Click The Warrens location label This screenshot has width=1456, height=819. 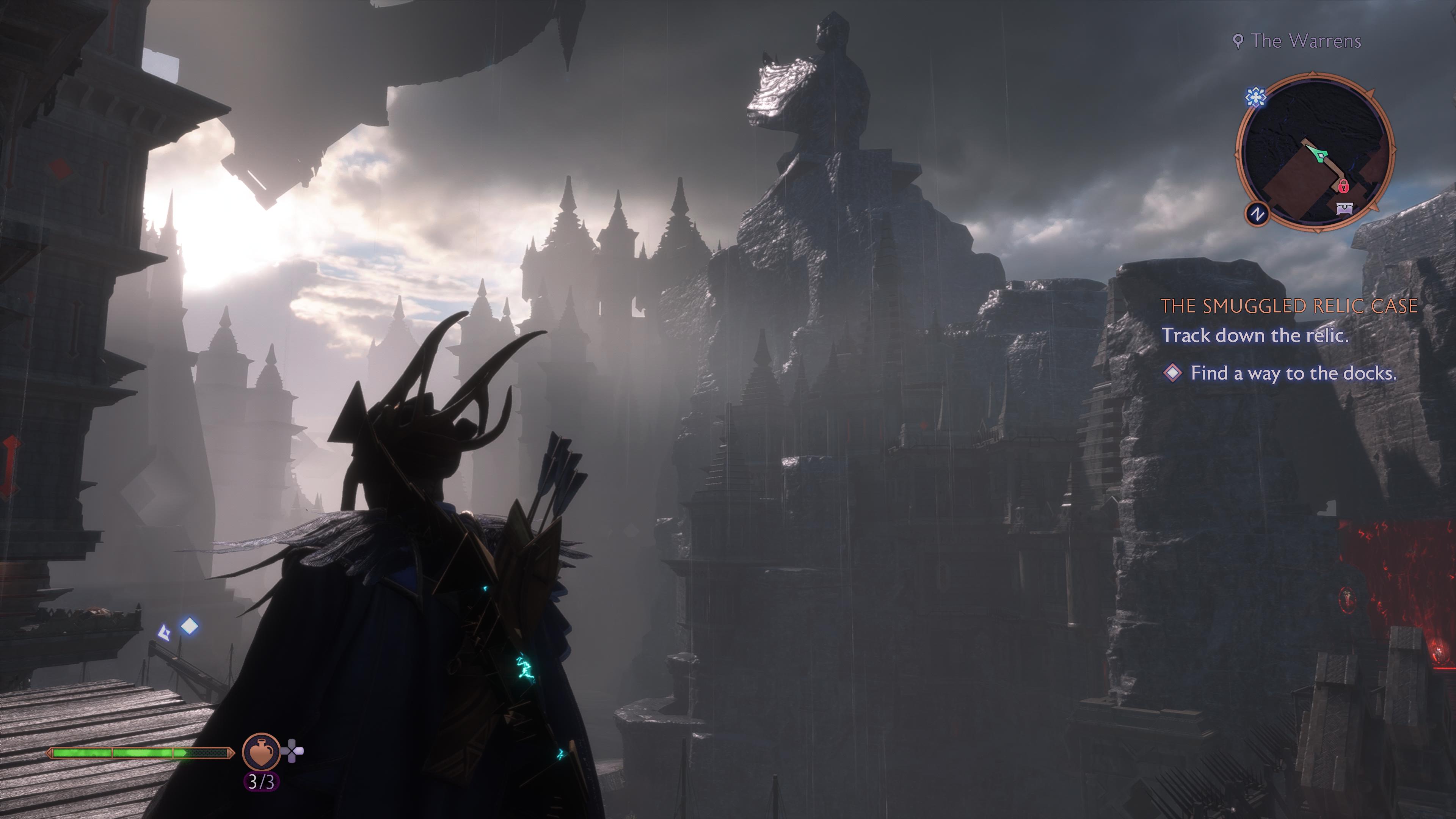point(1305,41)
